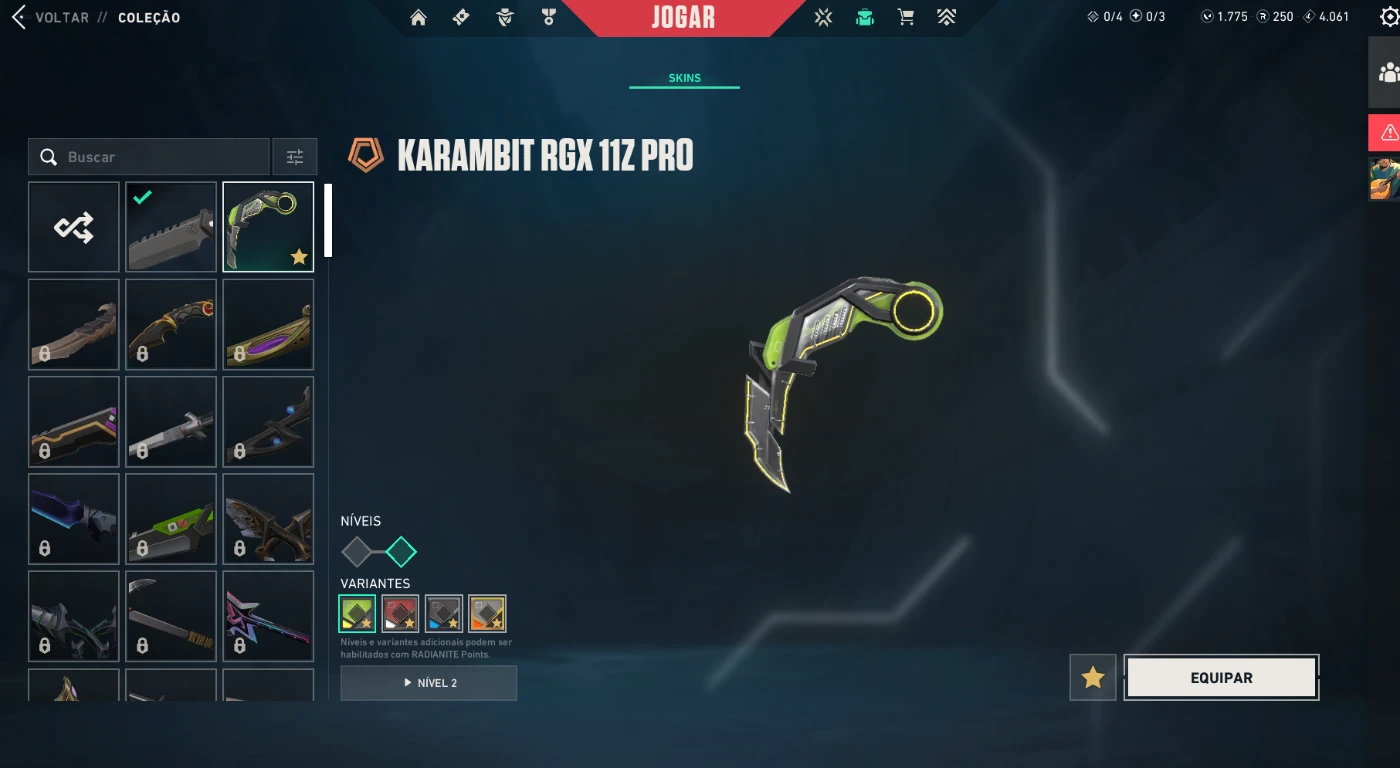Pick the blue variant swatch
Image resolution: width=1400 pixels, height=768 pixels.
pos(443,613)
